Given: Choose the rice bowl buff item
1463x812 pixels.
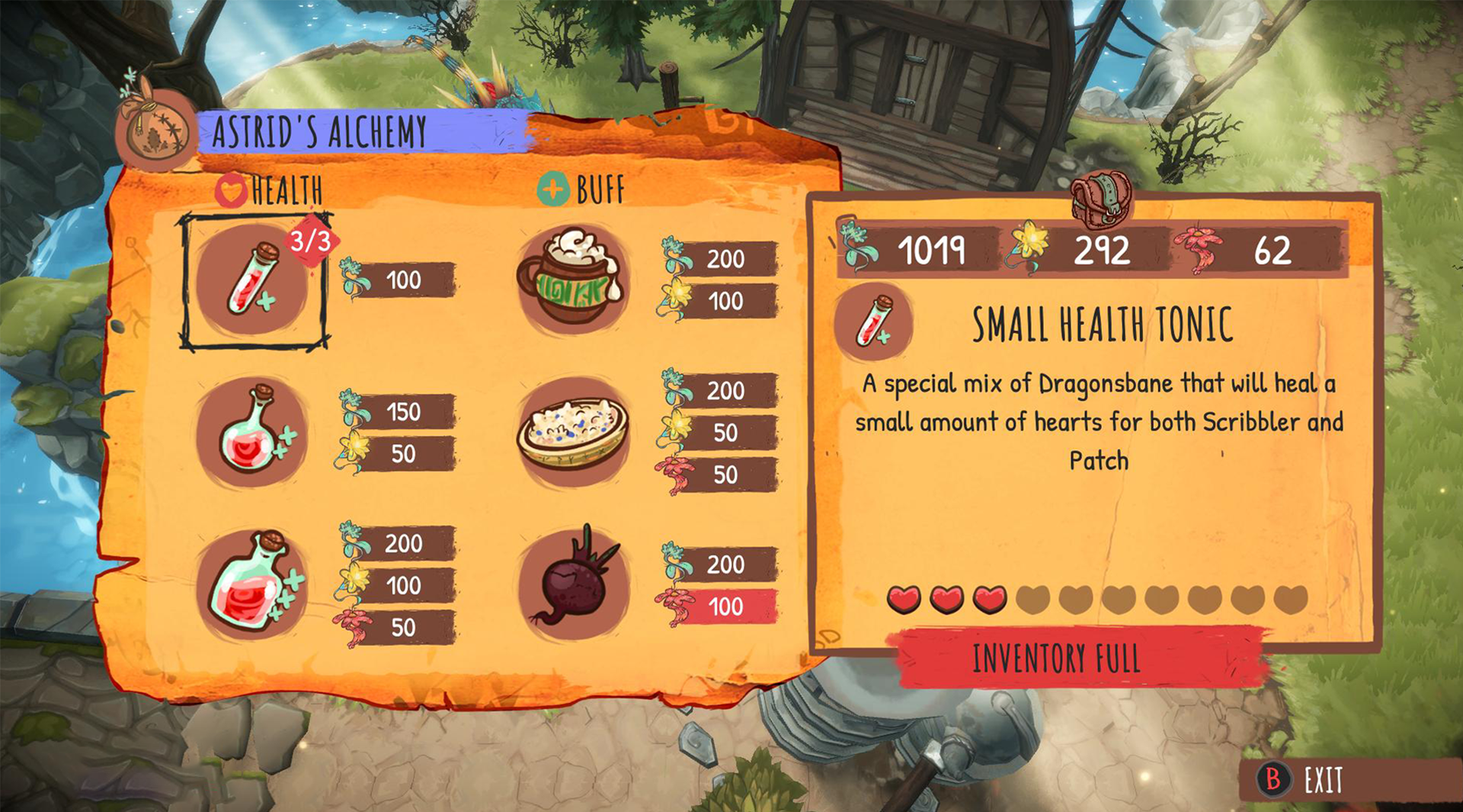Looking at the screenshot, I should pyautogui.click(x=572, y=432).
